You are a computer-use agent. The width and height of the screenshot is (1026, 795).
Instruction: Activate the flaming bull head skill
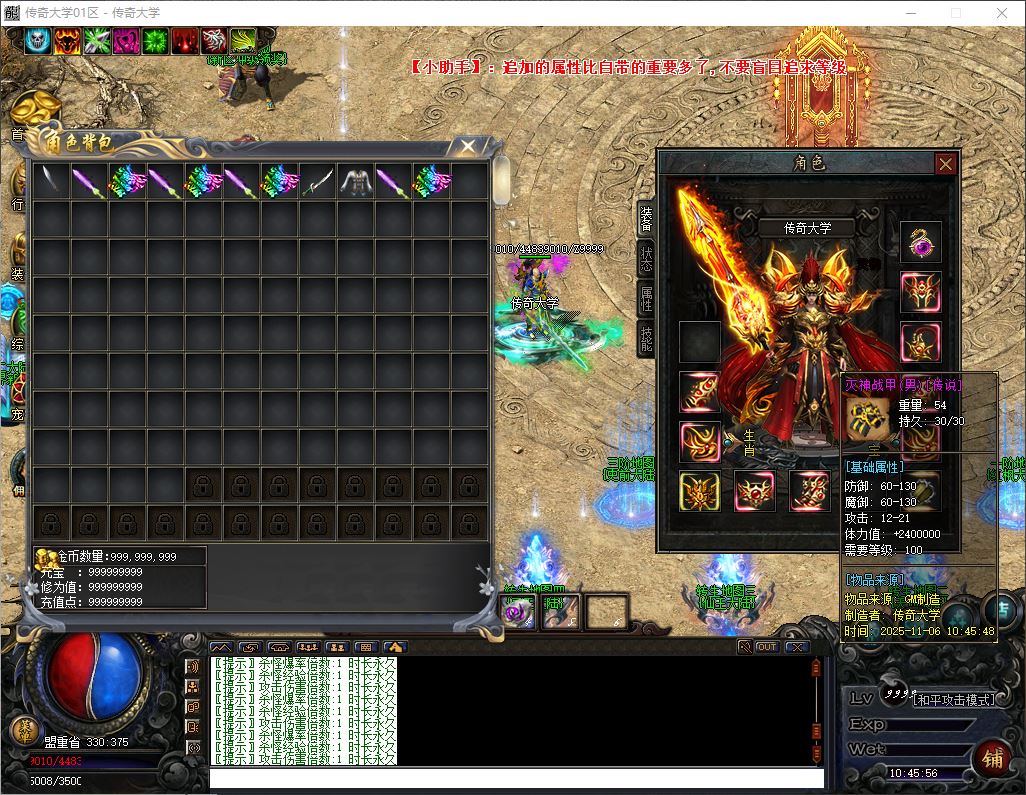(x=68, y=41)
